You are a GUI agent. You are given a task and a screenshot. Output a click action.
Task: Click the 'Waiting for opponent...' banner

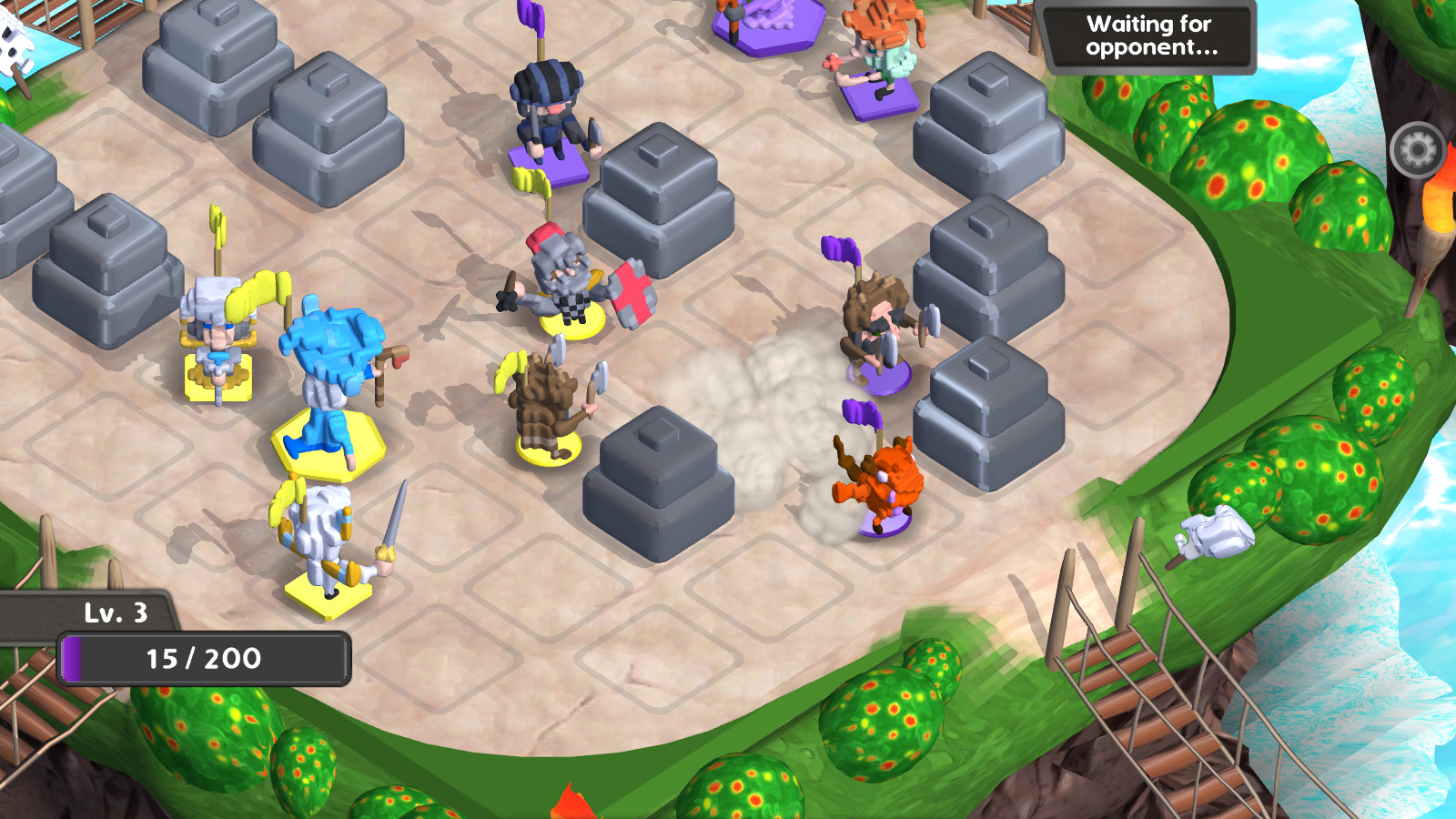pos(1150,38)
